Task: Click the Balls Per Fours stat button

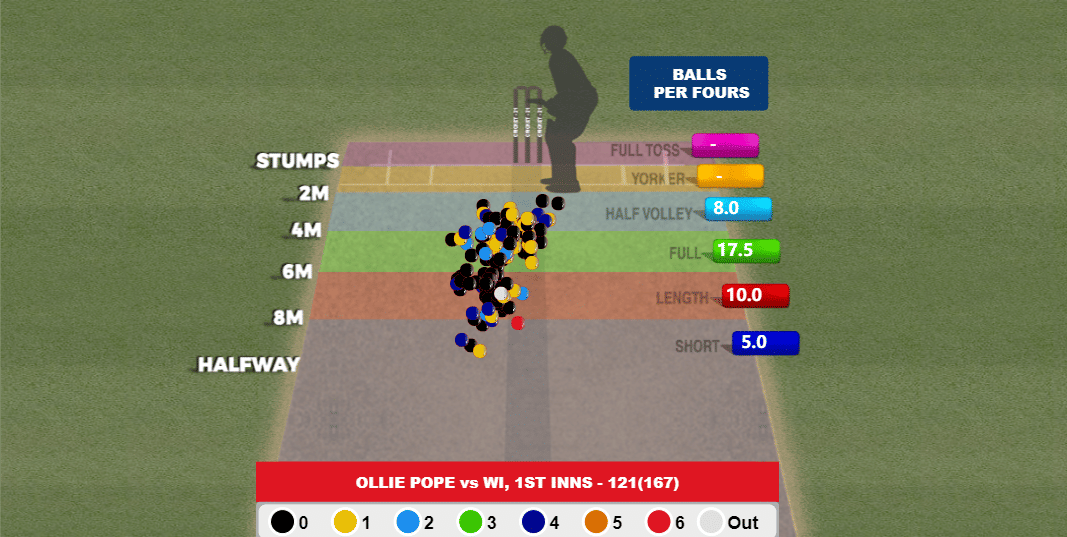Action: [698, 83]
